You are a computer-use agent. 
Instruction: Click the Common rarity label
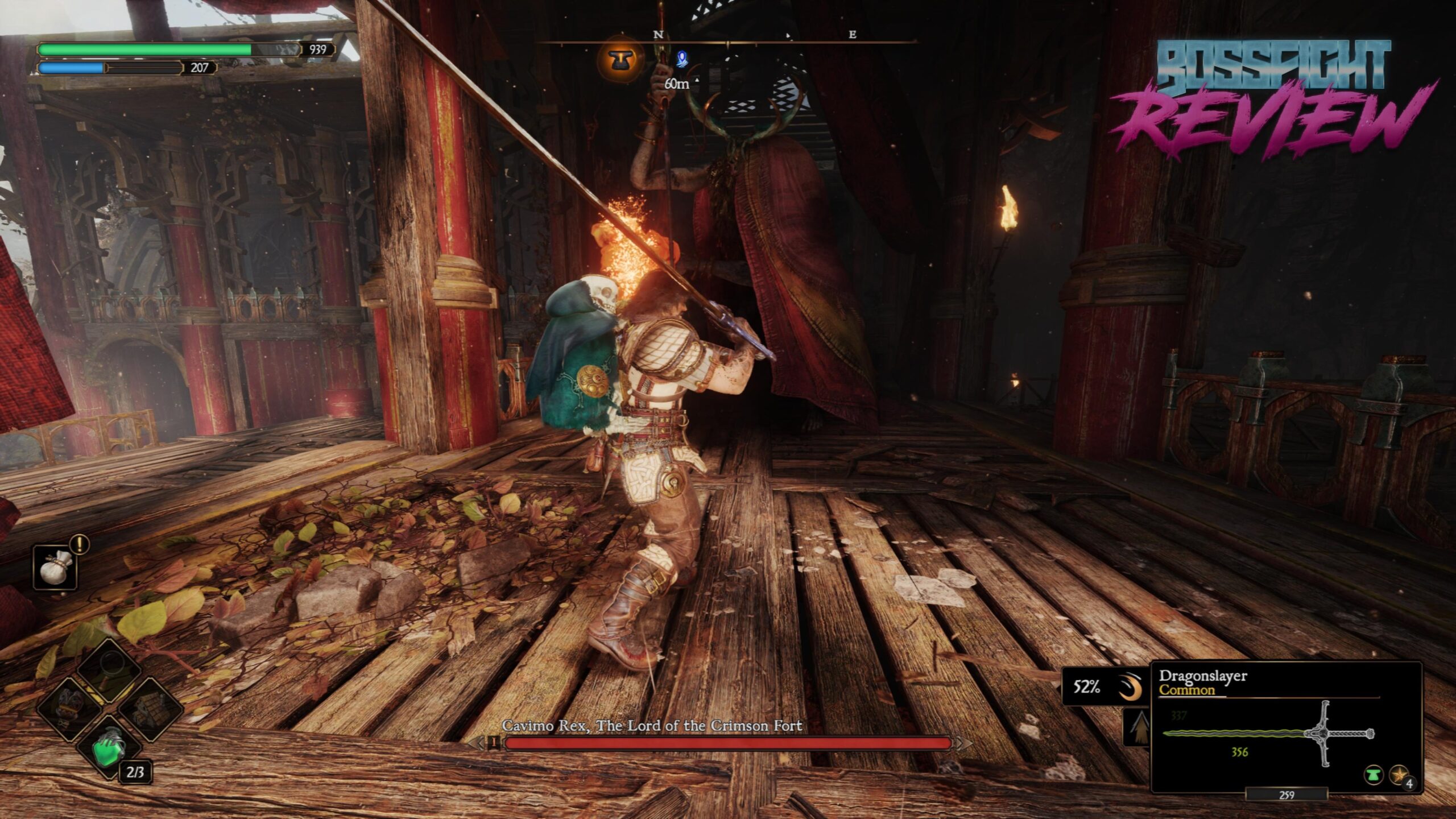[1186, 690]
